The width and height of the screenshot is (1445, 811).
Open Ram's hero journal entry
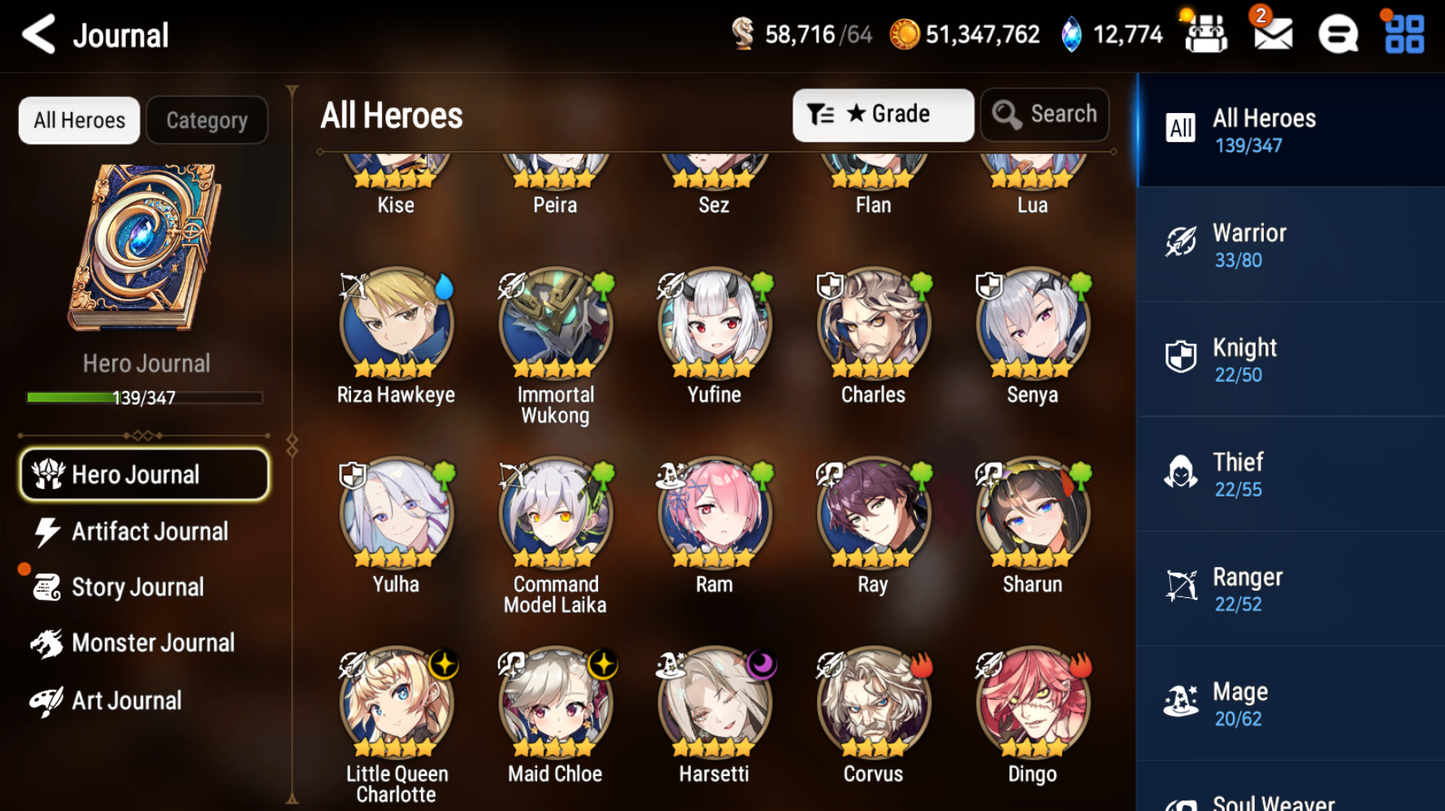point(714,514)
